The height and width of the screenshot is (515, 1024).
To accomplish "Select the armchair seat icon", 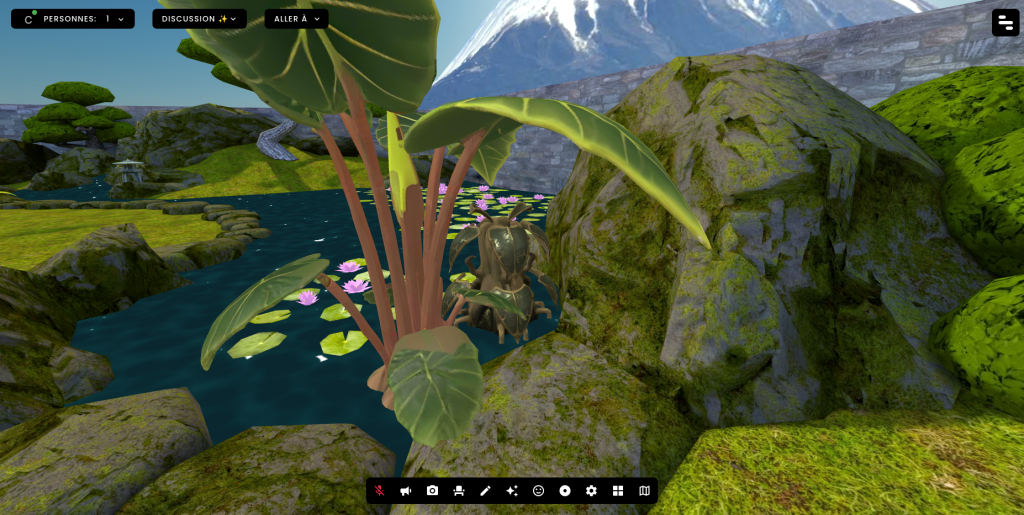I will pyautogui.click(x=459, y=491).
